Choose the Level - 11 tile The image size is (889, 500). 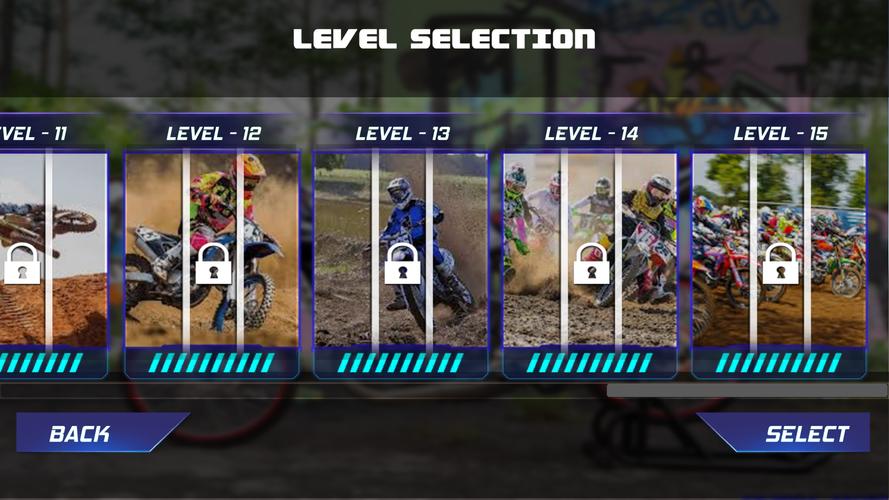coord(48,250)
